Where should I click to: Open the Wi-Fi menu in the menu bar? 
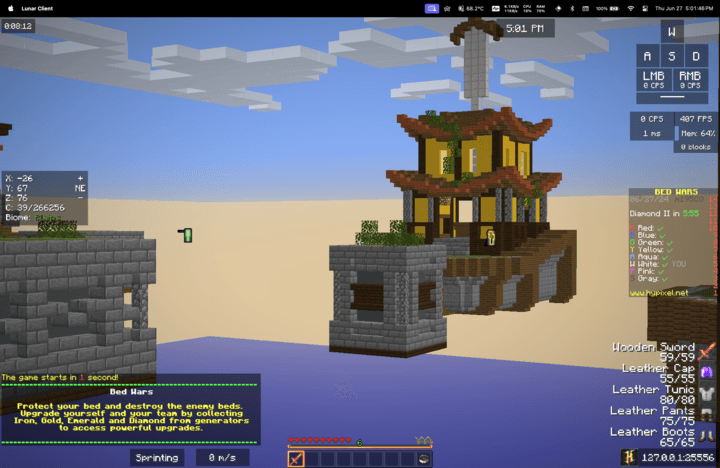click(631, 7)
